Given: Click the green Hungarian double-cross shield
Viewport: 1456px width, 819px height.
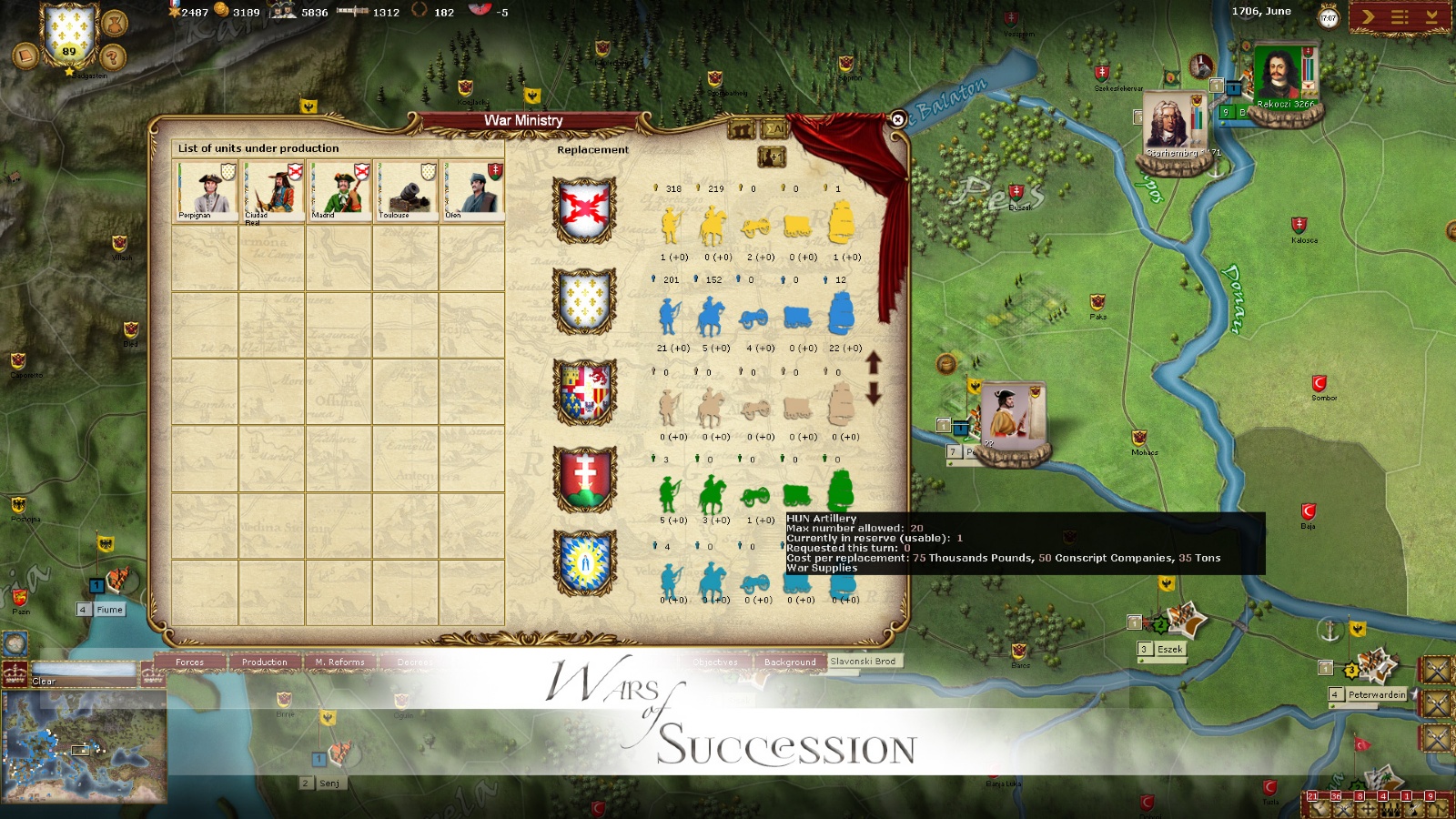Looking at the screenshot, I should [x=584, y=479].
